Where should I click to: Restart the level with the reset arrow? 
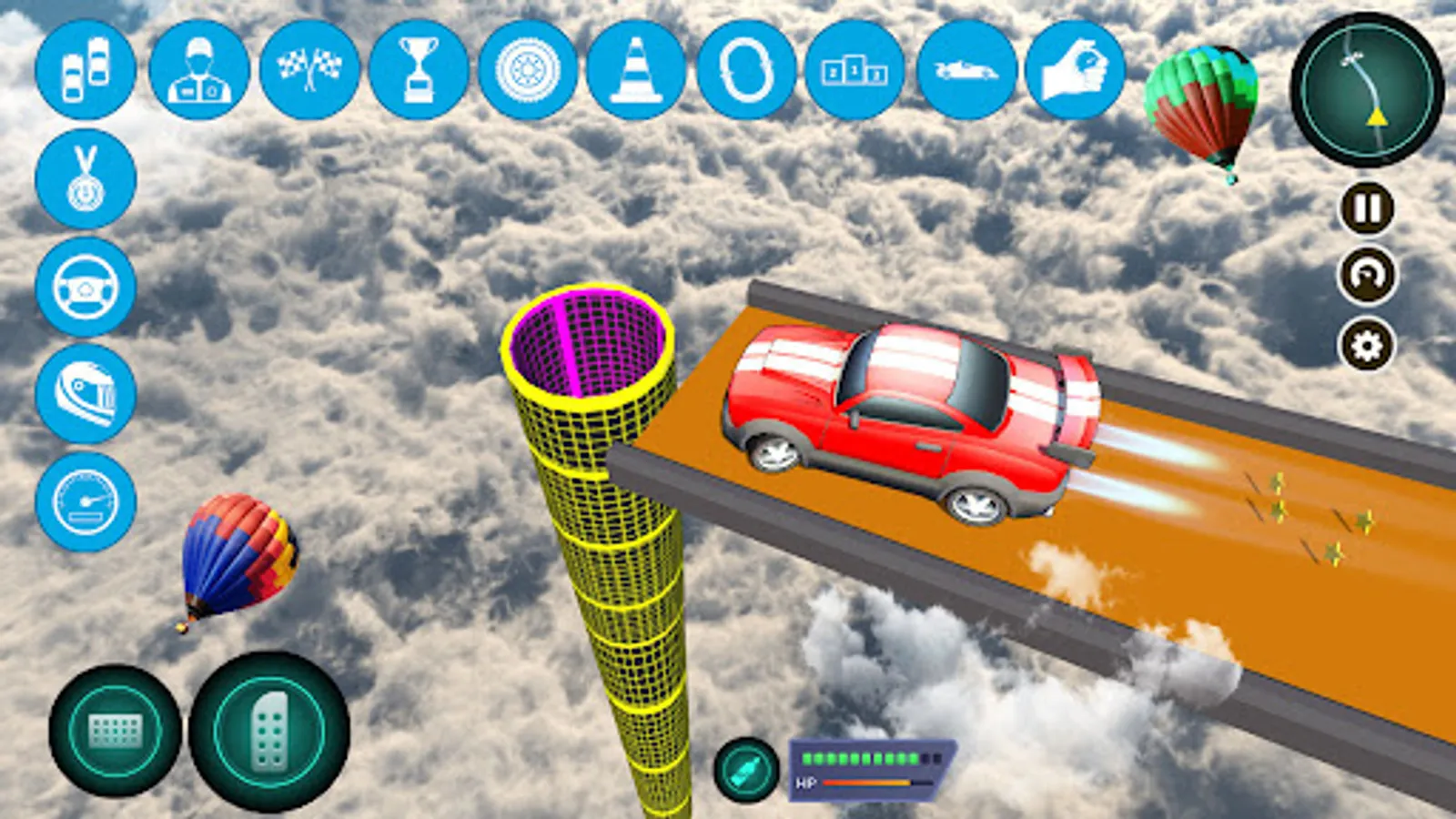click(1367, 275)
